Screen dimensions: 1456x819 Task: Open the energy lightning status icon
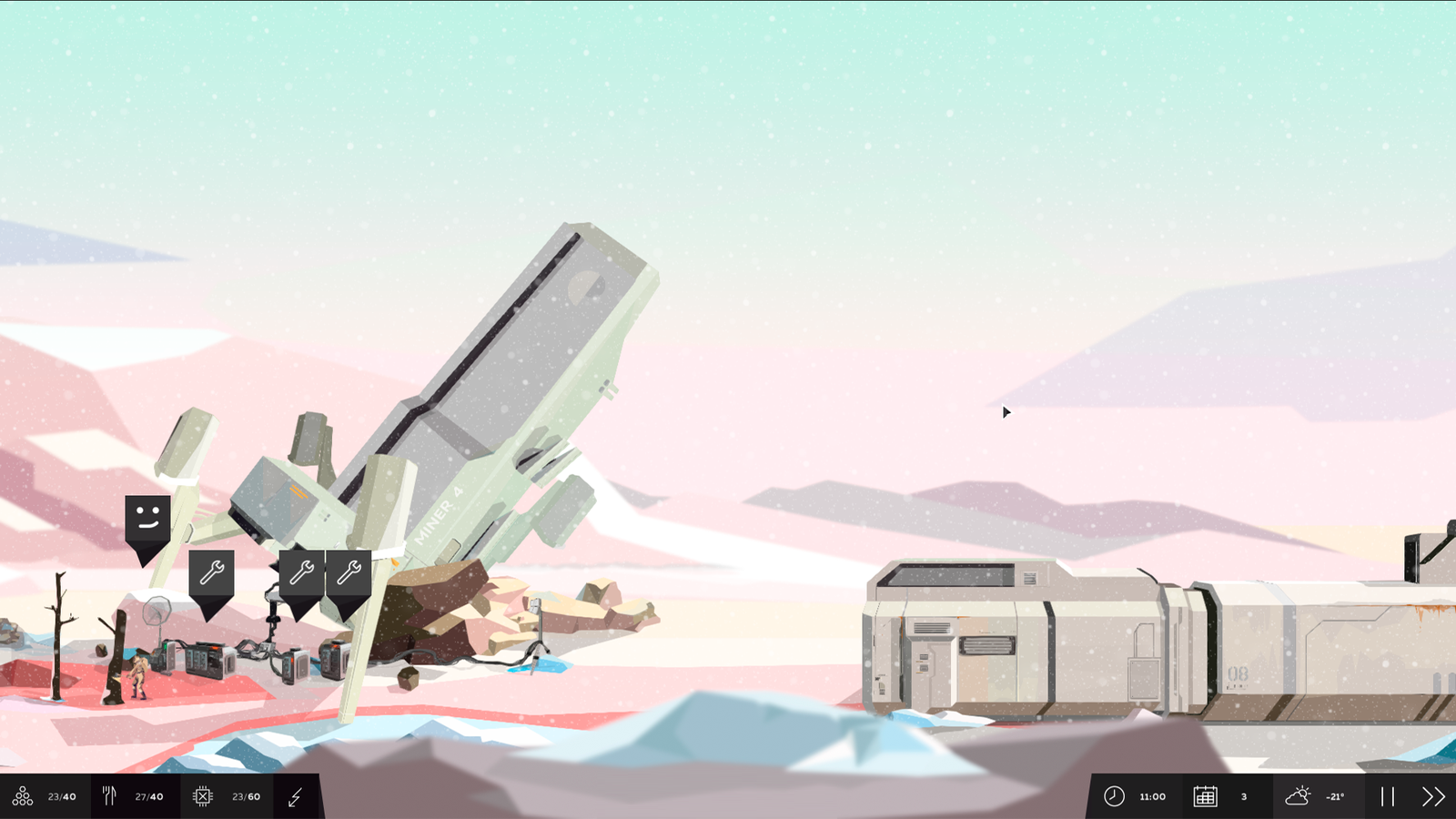click(x=294, y=796)
